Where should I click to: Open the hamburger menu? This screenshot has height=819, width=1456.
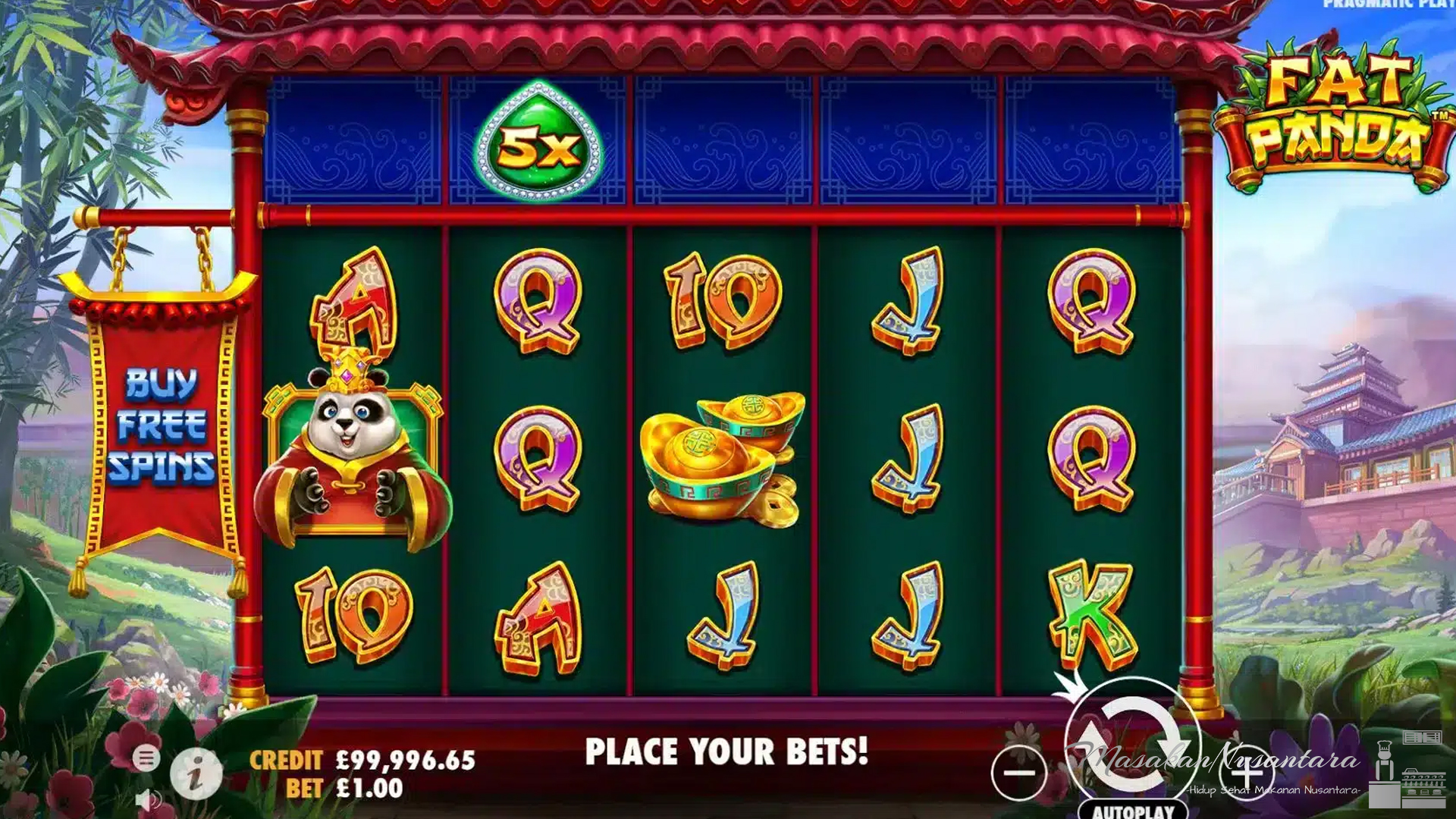(x=146, y=758)
